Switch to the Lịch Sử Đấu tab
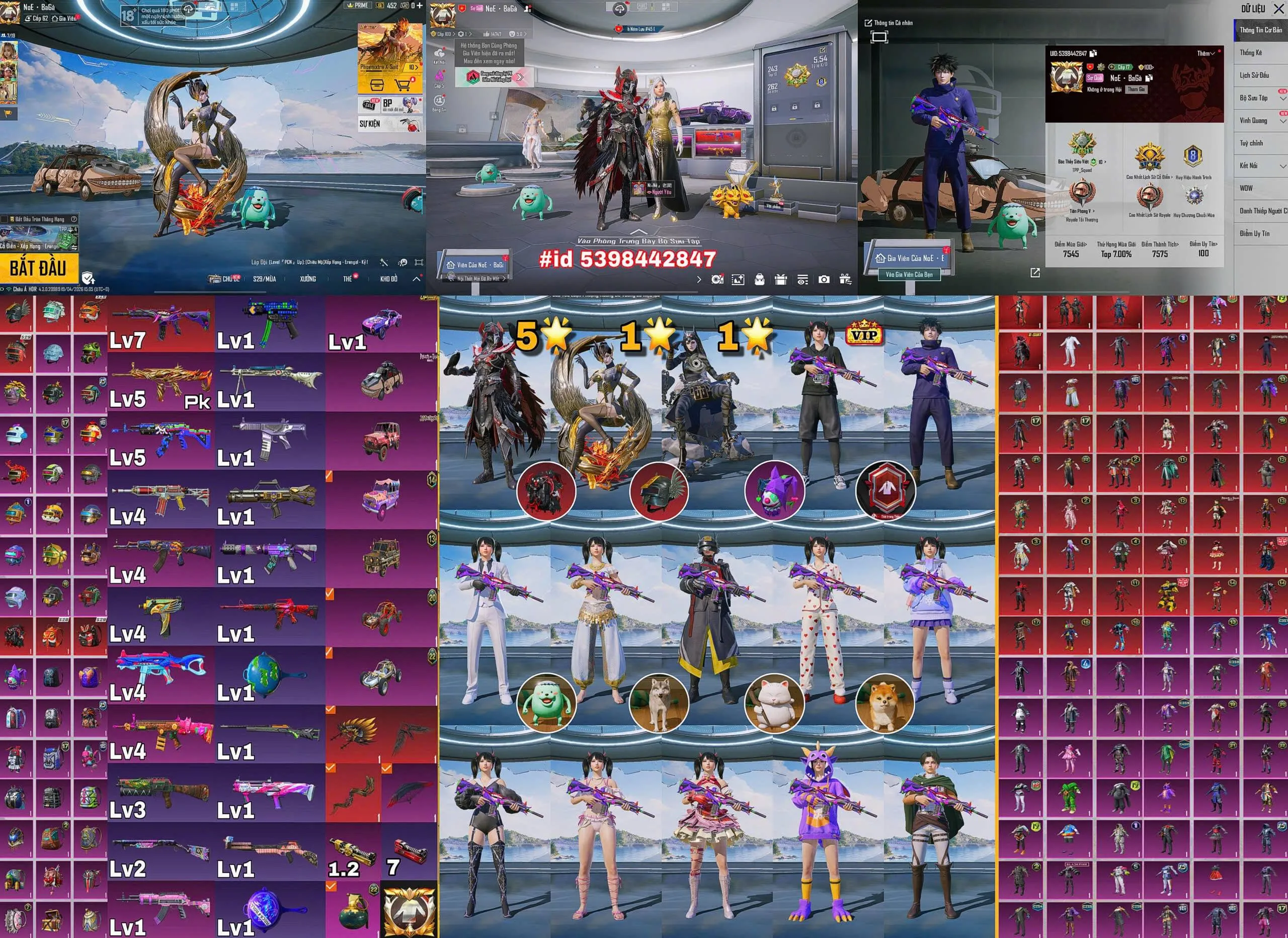 (x=1254, y=75)
